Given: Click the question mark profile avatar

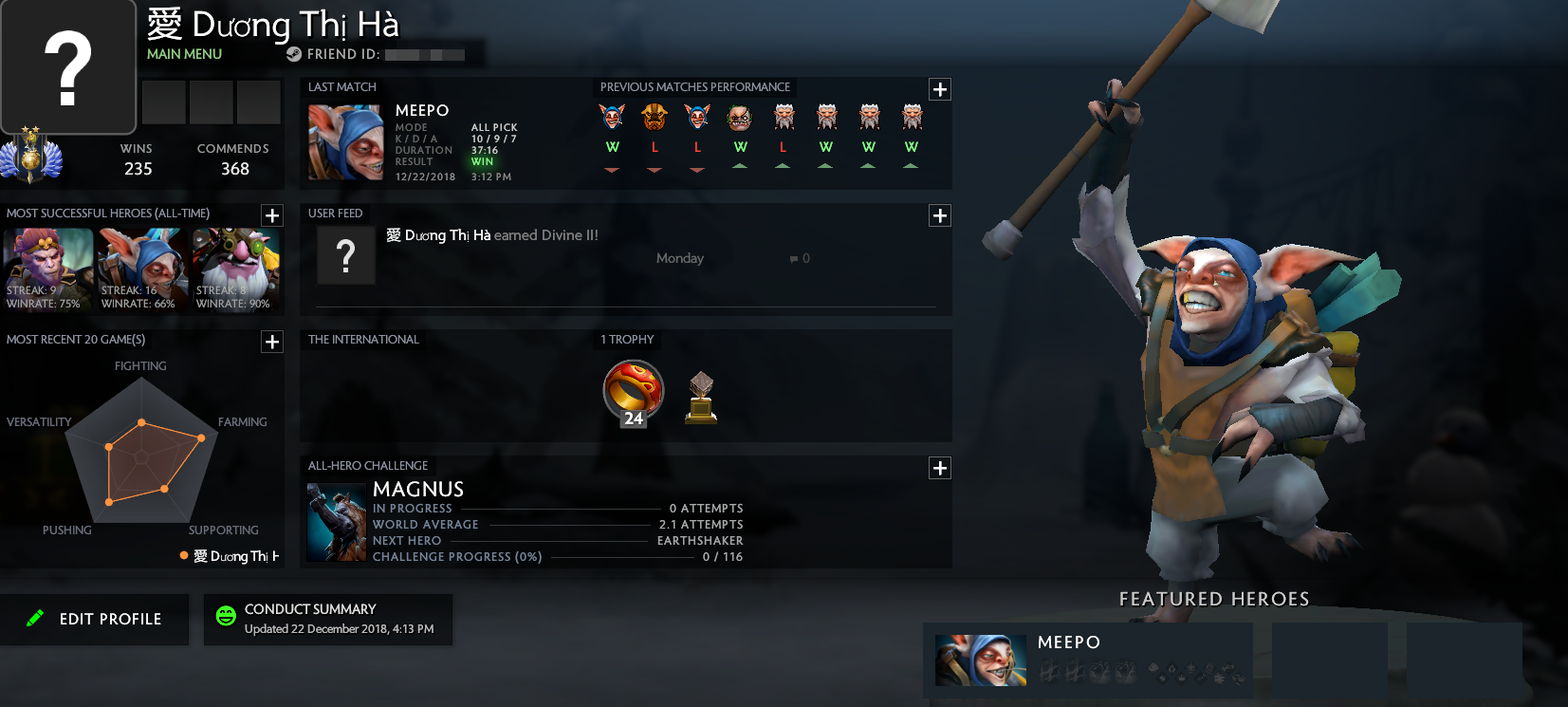Looking at the screenshot, I should [x=68, y=65].
